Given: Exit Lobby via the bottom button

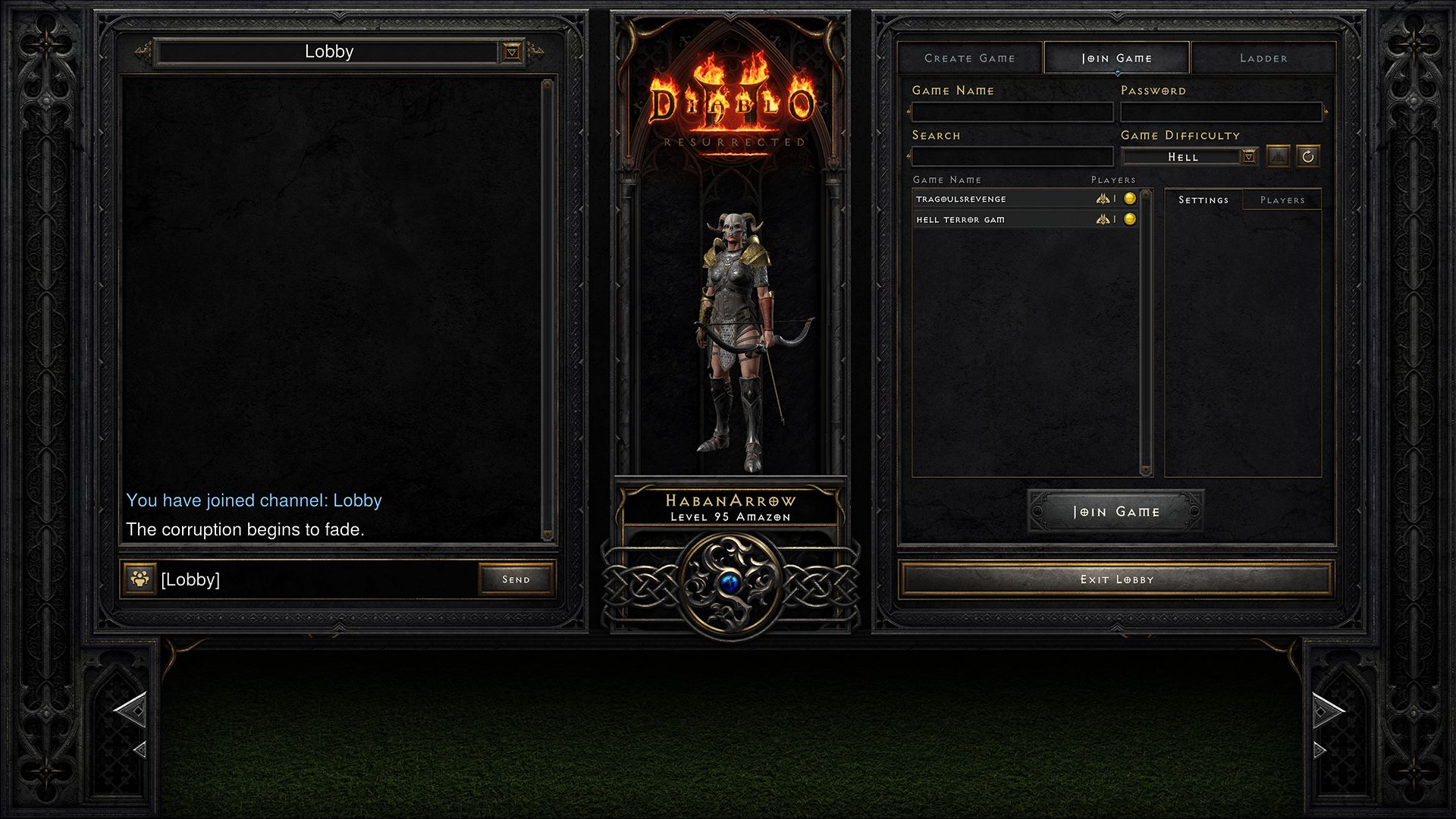Looking at the screenshot, I should 1116,579.
